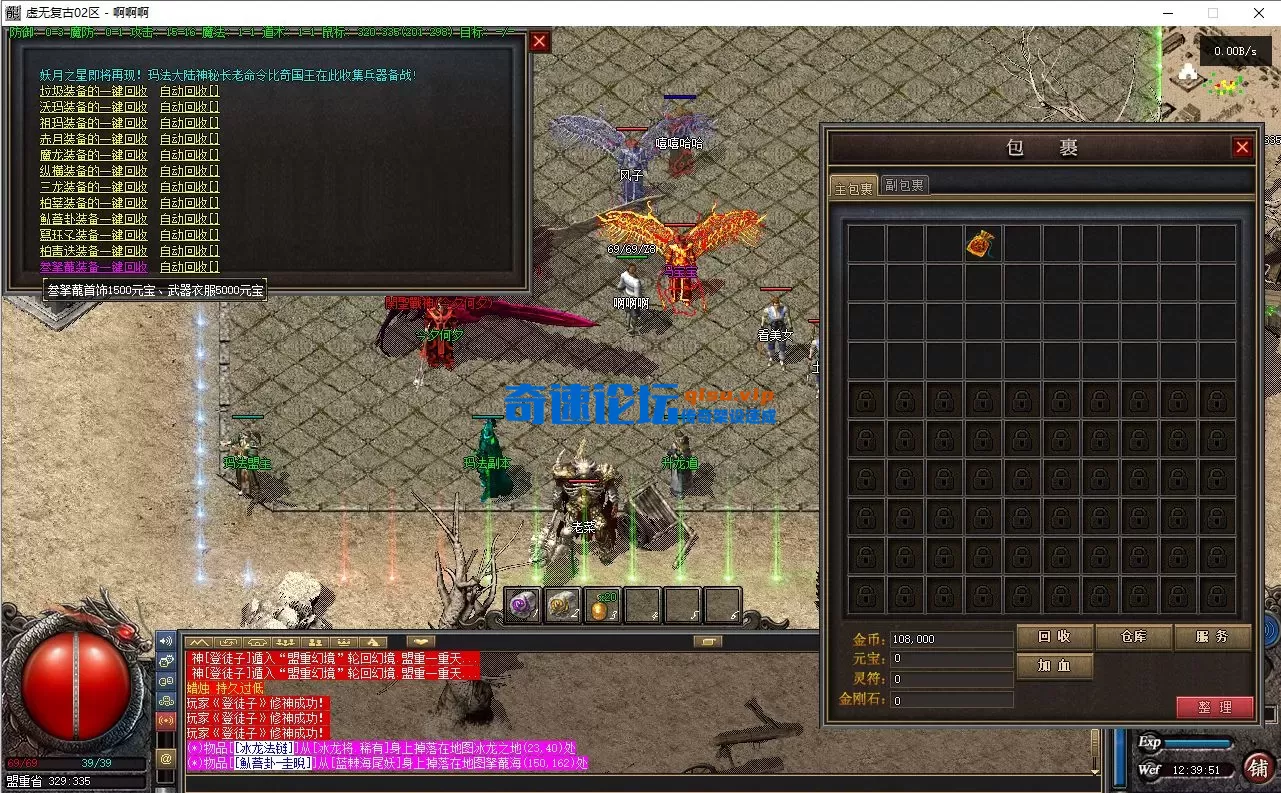Toggle auto-recycle for 叁擎戟装备

tap(188, 266)
